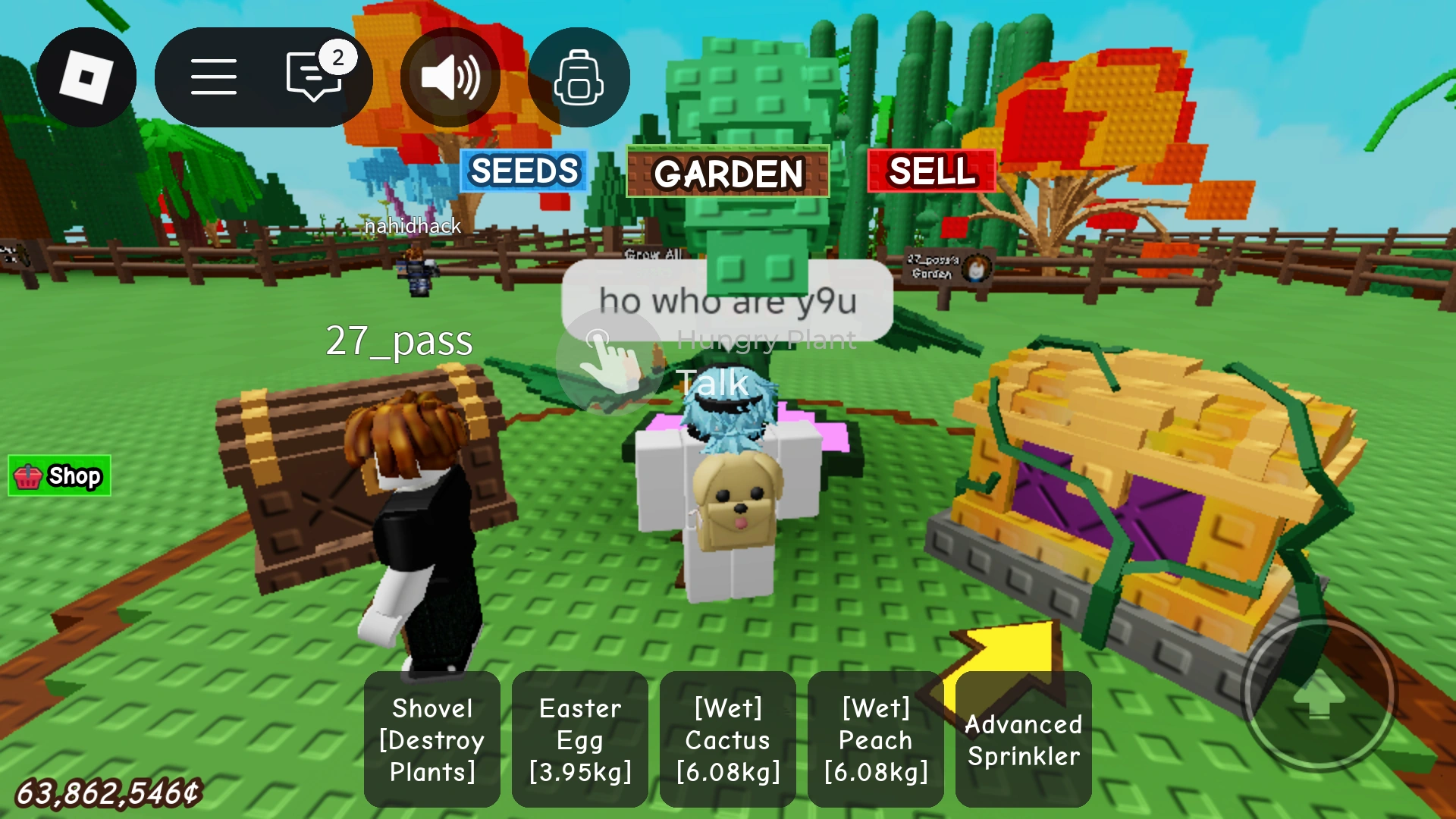Image resolution: width=1456 pixels, height=819 pixels.
Task: Open the Shop panel
Action: (58, 475)
